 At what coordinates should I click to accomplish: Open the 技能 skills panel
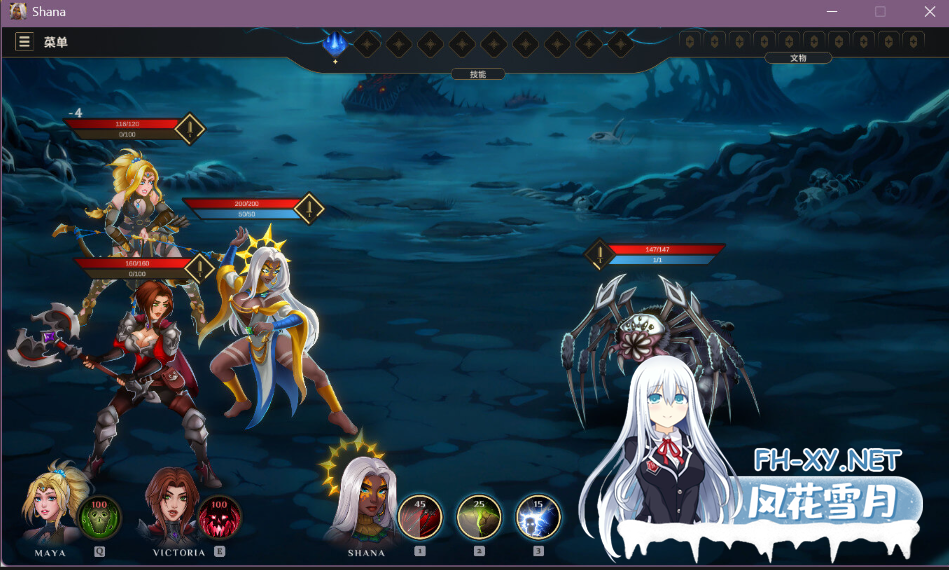point(478,74)
